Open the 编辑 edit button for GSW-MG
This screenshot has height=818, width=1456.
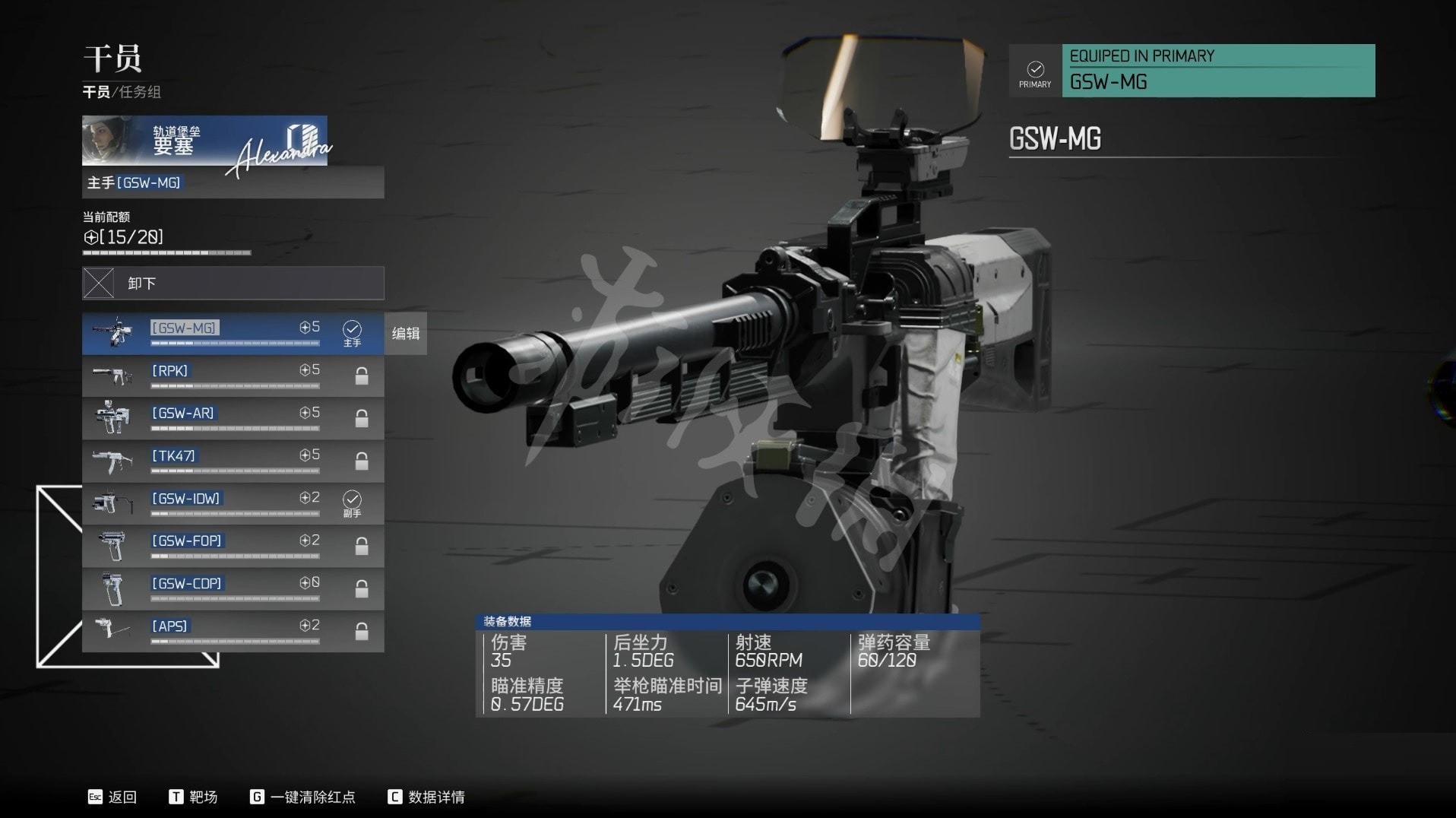pyautogui.click(x=406, y=334)
